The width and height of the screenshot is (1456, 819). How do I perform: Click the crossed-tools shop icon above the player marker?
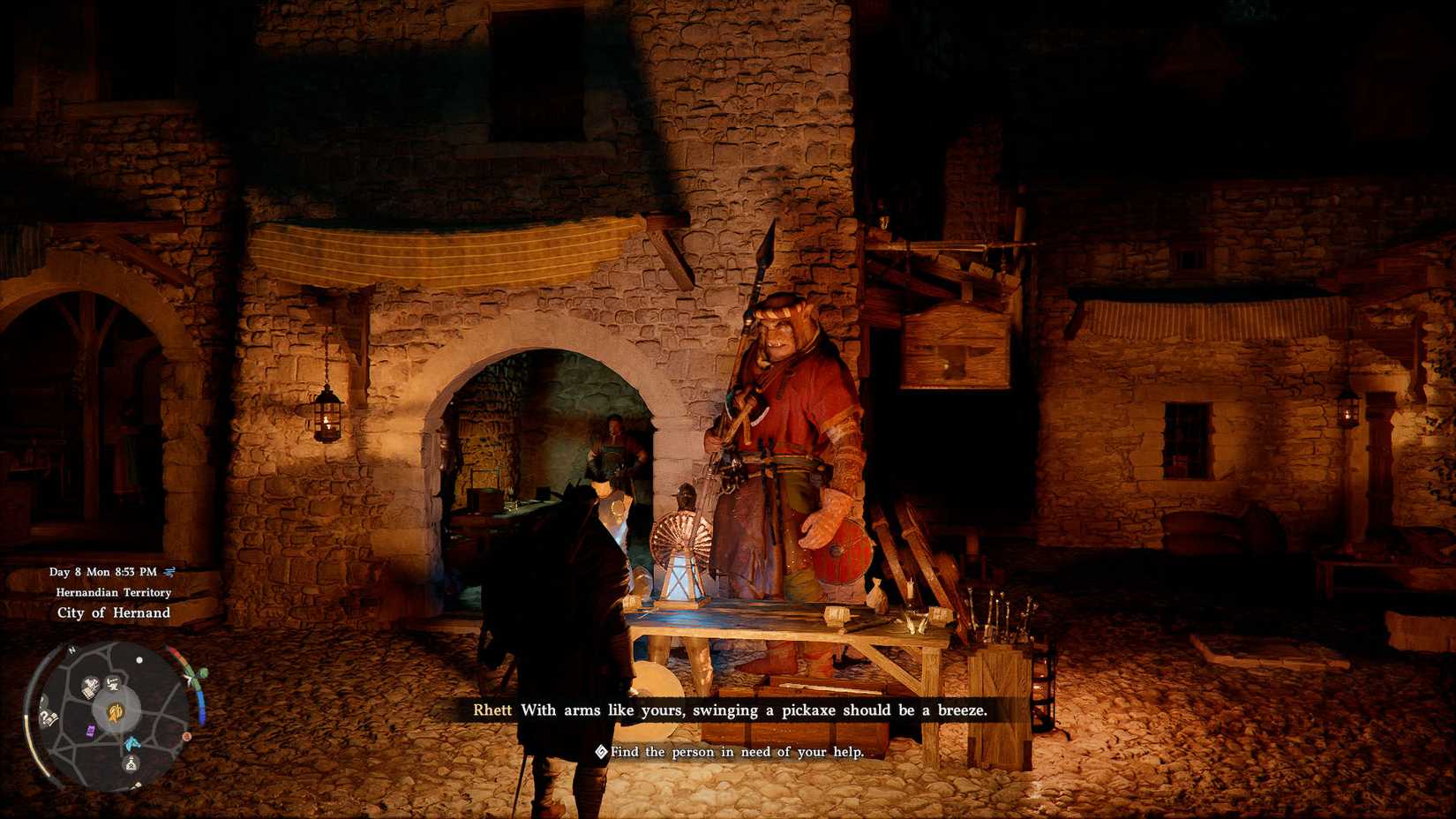click(112, 683)
